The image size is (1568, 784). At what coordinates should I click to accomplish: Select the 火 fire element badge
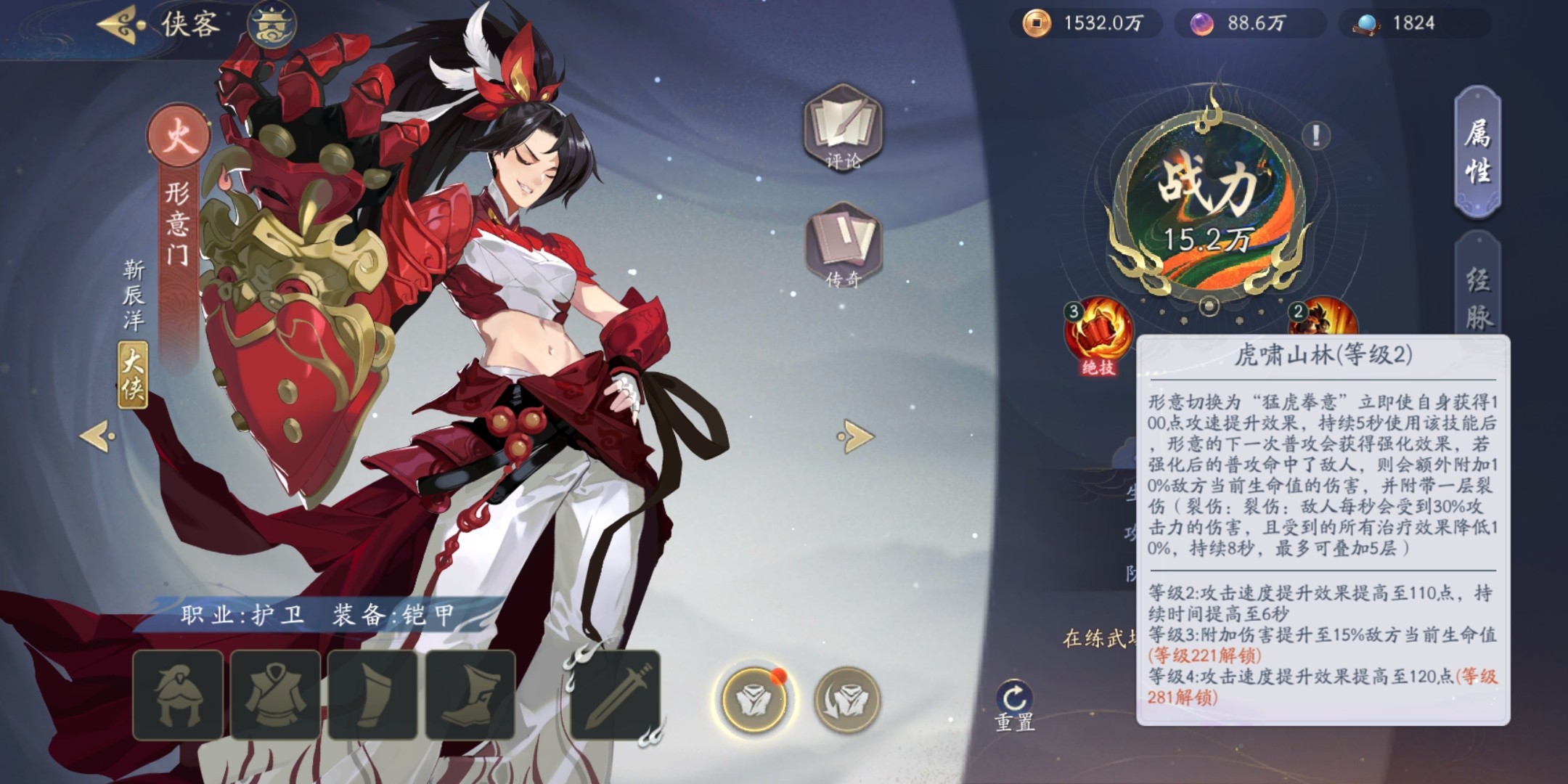tap(178, 136)
